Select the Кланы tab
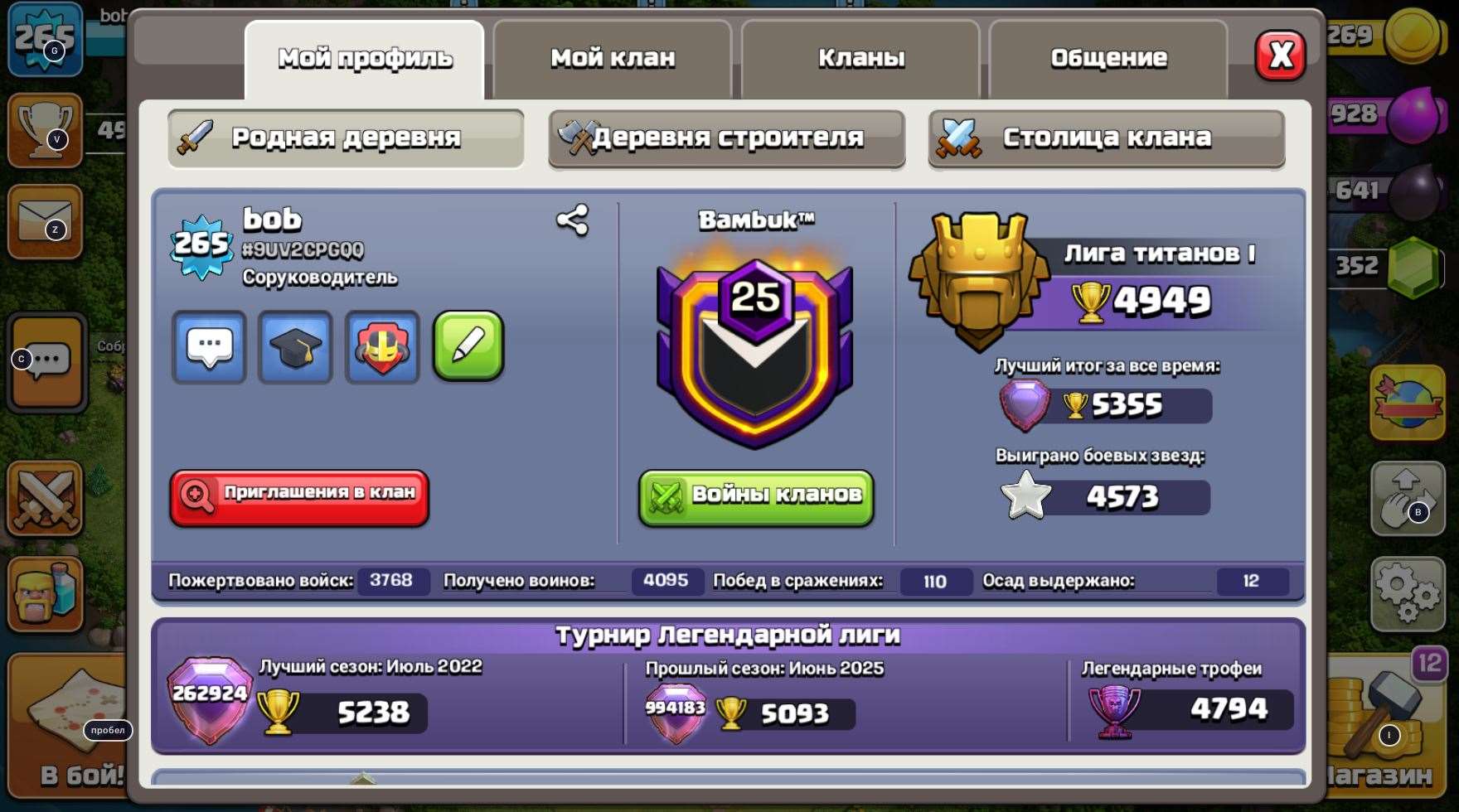This screenshot has height=812, width=1459. [861, 58]
